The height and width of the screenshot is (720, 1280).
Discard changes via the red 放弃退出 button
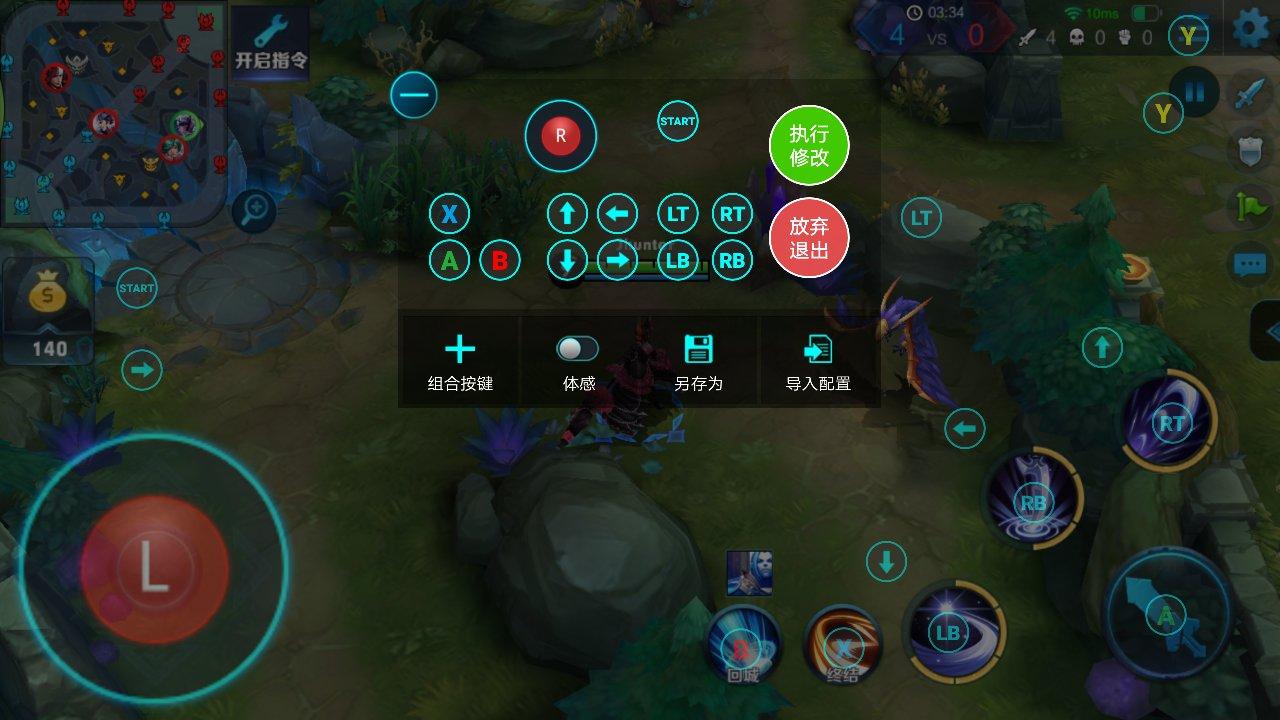pos(808,240)
